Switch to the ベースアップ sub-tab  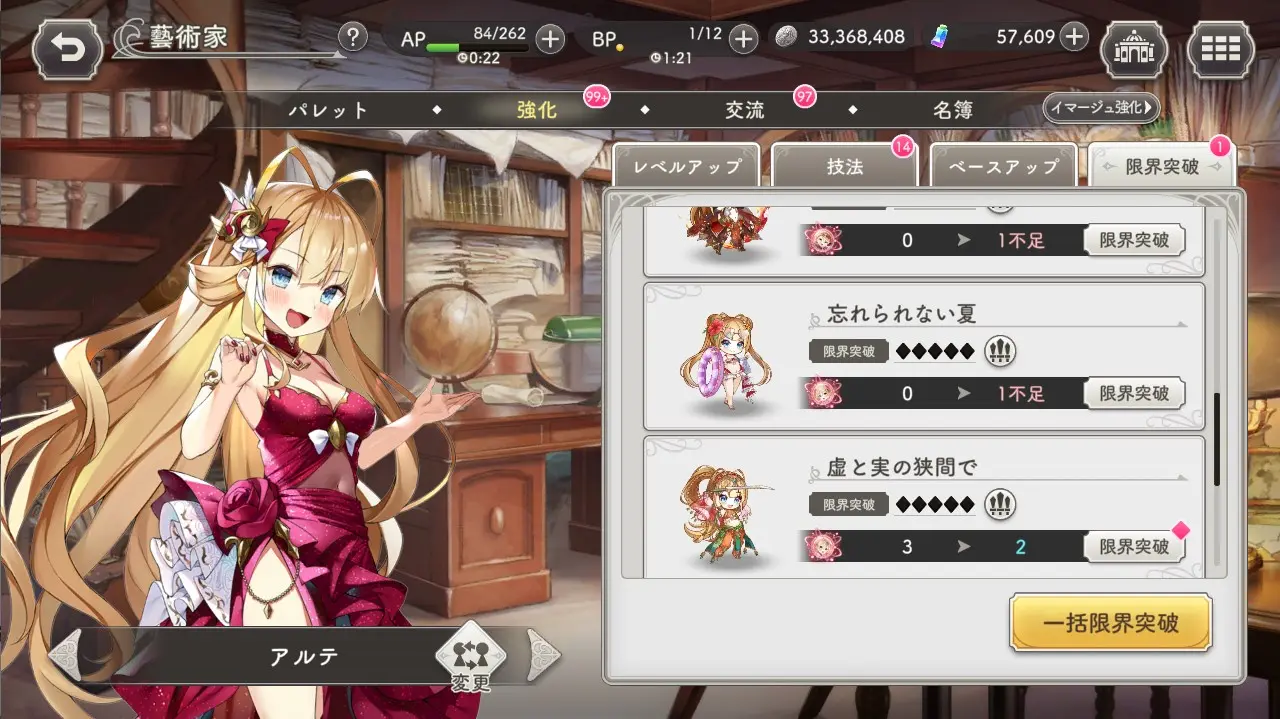click(1004, 167)
